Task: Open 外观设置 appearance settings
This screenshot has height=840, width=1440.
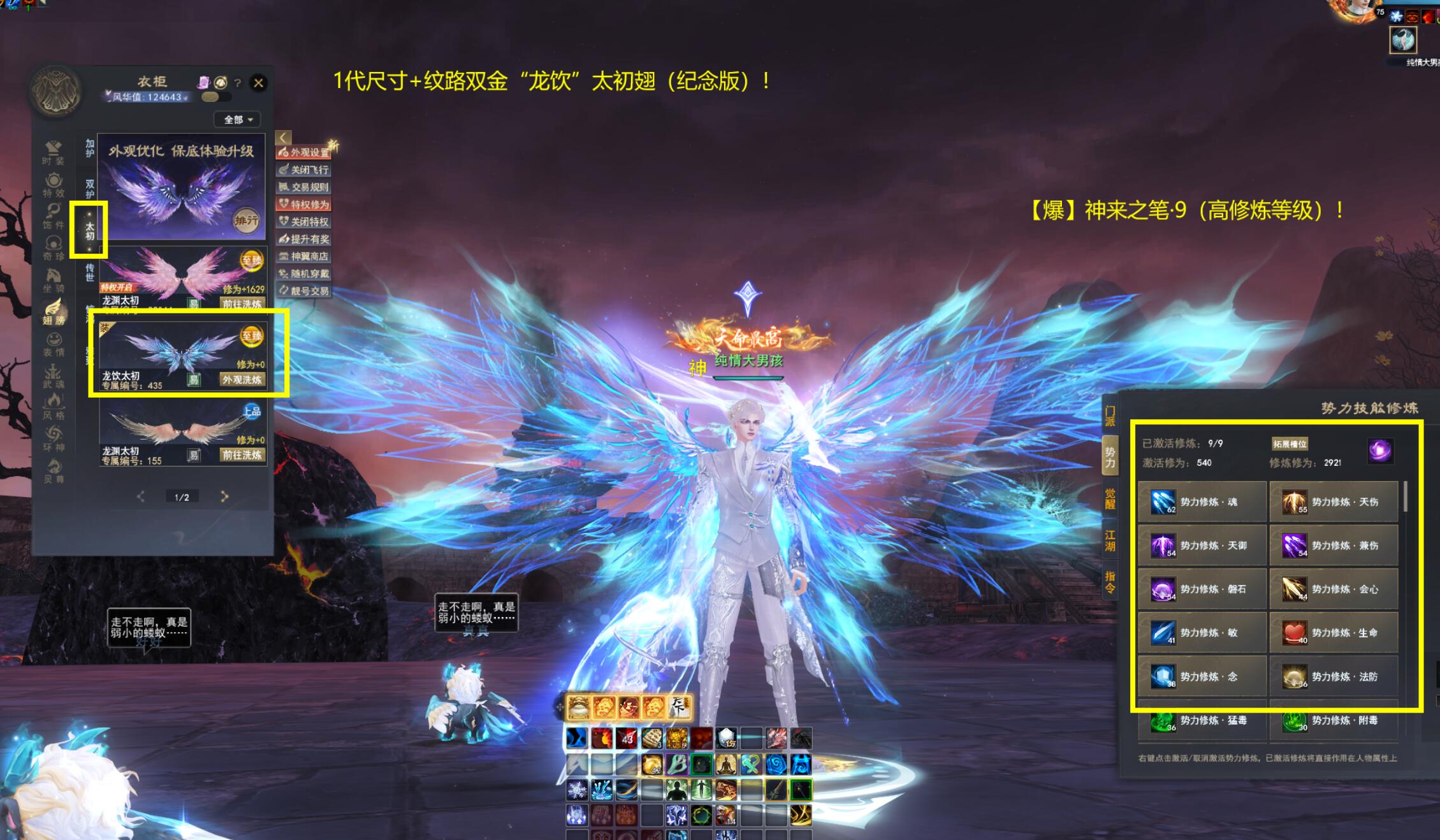Action: coord(305,152)
